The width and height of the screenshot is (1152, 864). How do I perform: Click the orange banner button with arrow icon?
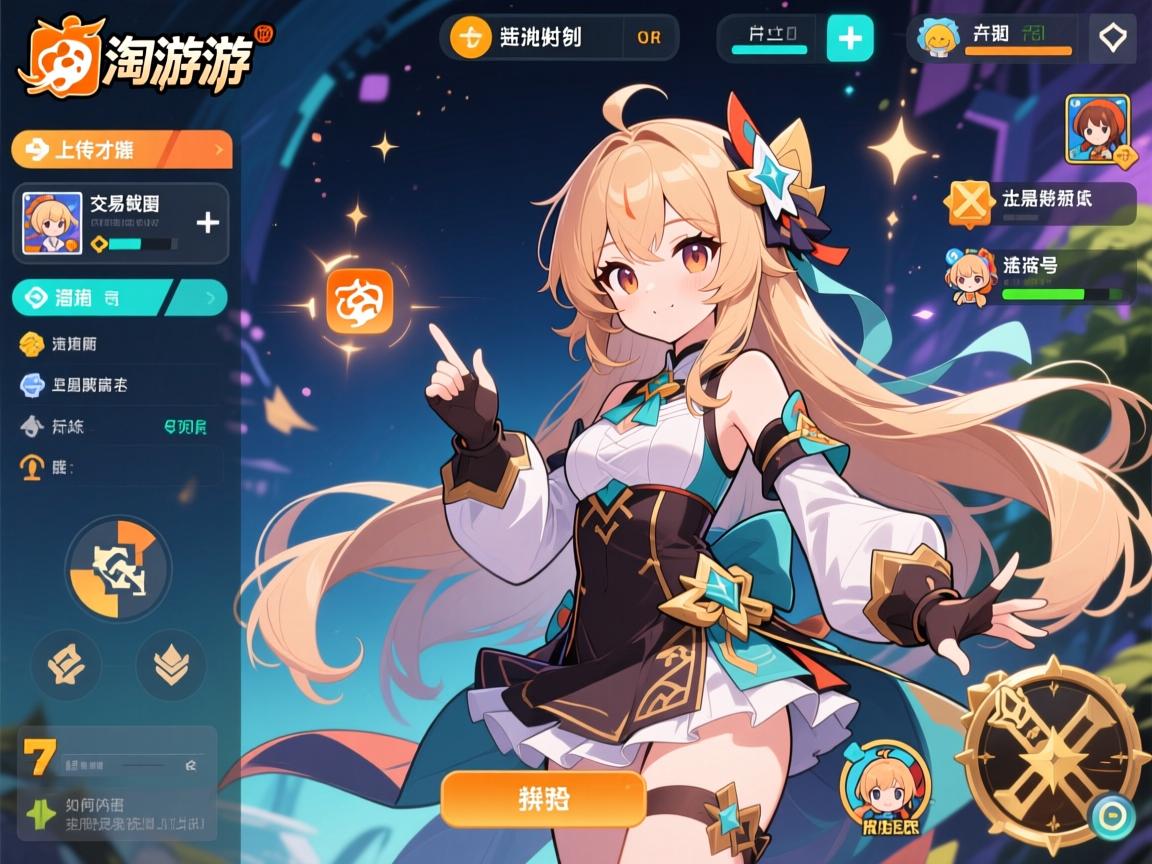(x=121, y=150)
